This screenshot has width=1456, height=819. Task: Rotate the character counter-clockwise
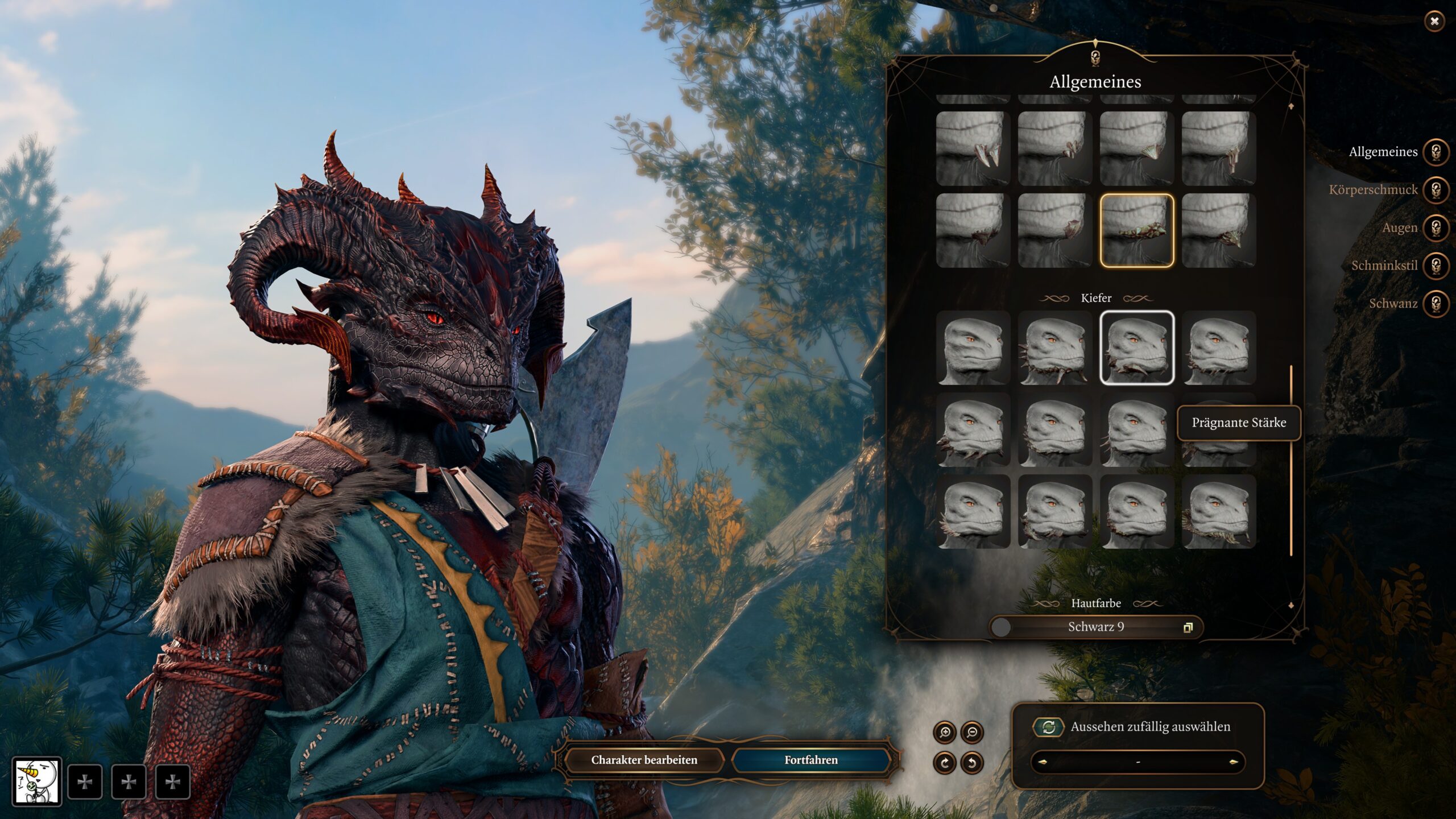coord(972,762)
